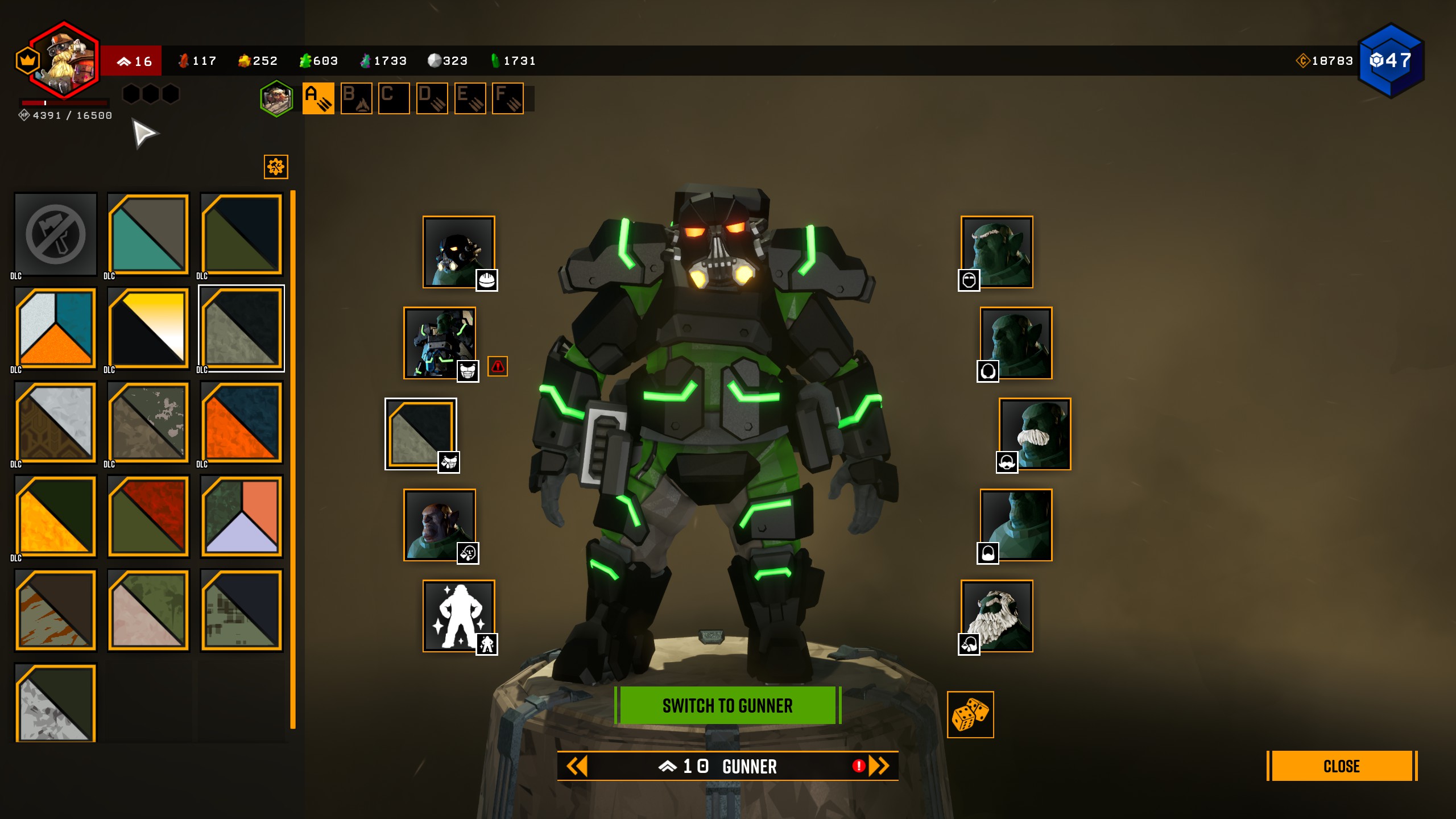Choose the teal and grey paintjob

[148, 234]
